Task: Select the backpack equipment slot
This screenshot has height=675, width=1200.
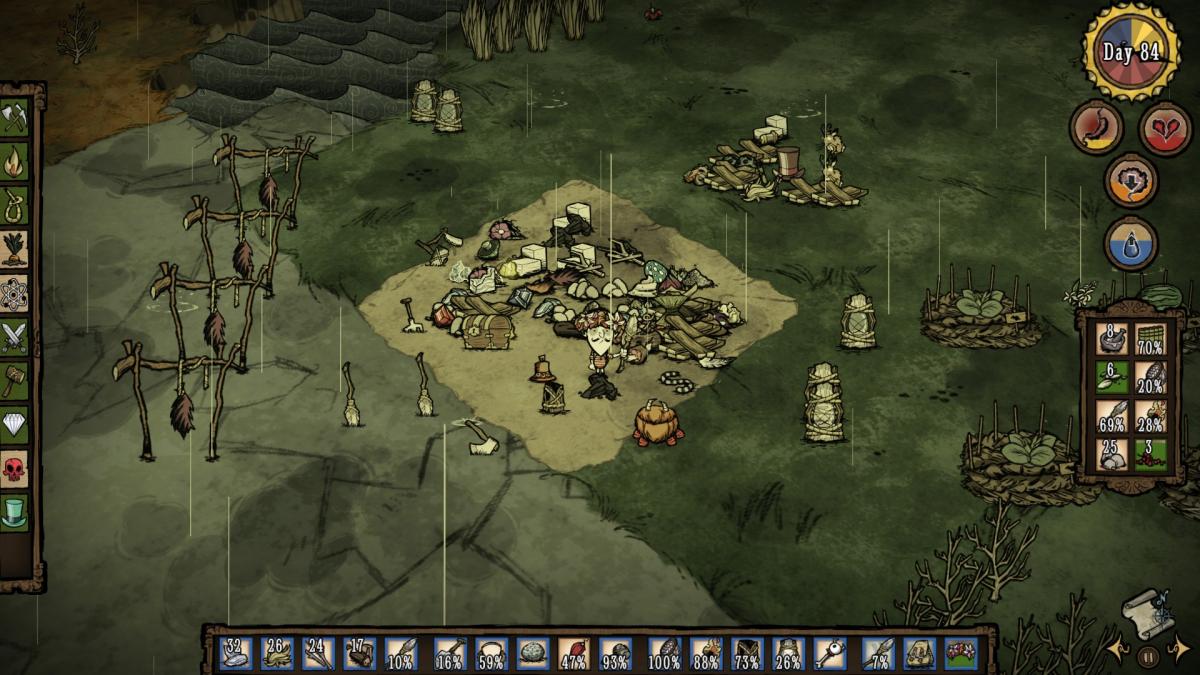Action: tap(919, 653)
